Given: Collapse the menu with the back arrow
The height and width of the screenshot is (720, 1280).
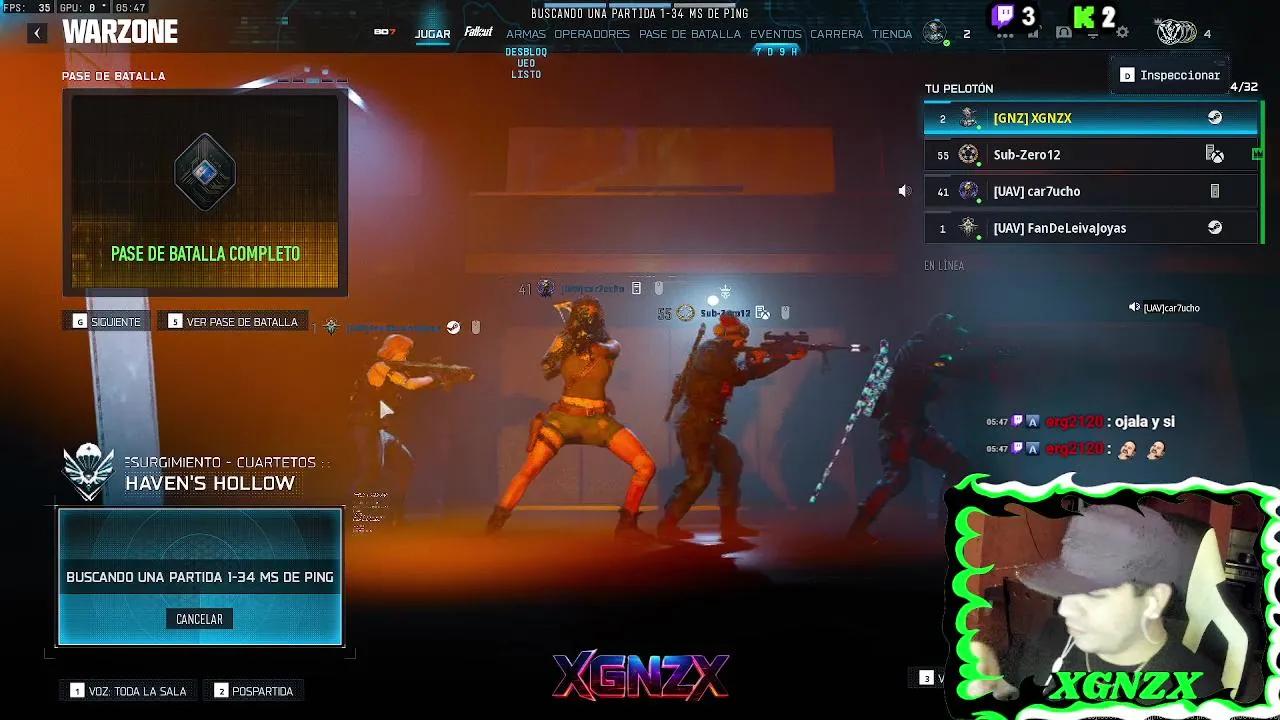Looking at the screenshot, I should click(37, 32).
